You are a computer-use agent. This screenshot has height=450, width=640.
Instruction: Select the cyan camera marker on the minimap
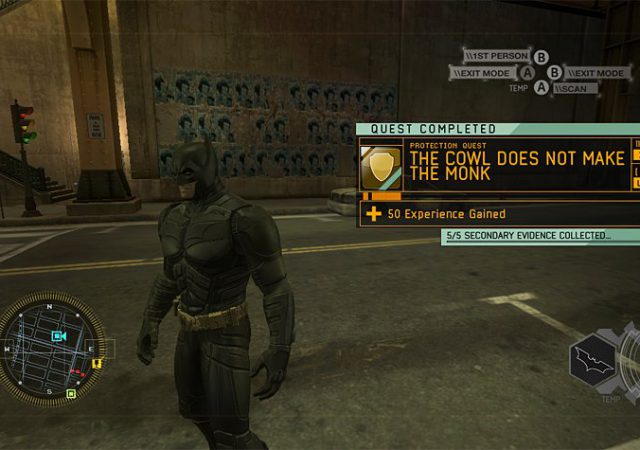58,336
